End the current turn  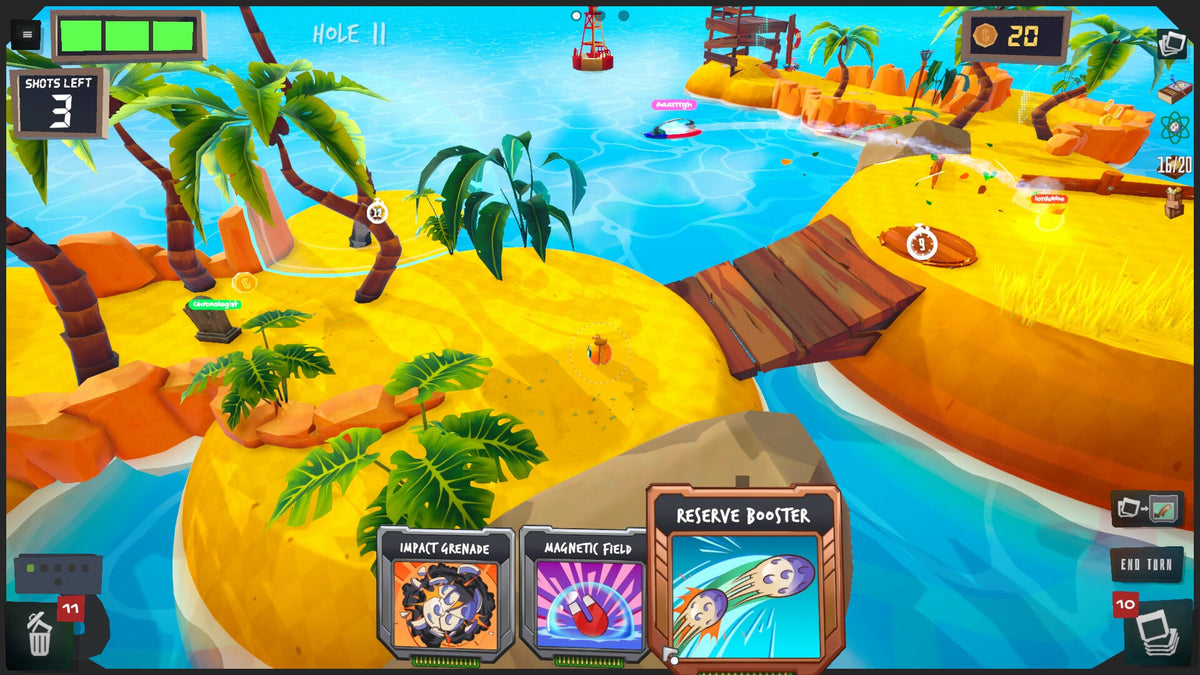1146,565
